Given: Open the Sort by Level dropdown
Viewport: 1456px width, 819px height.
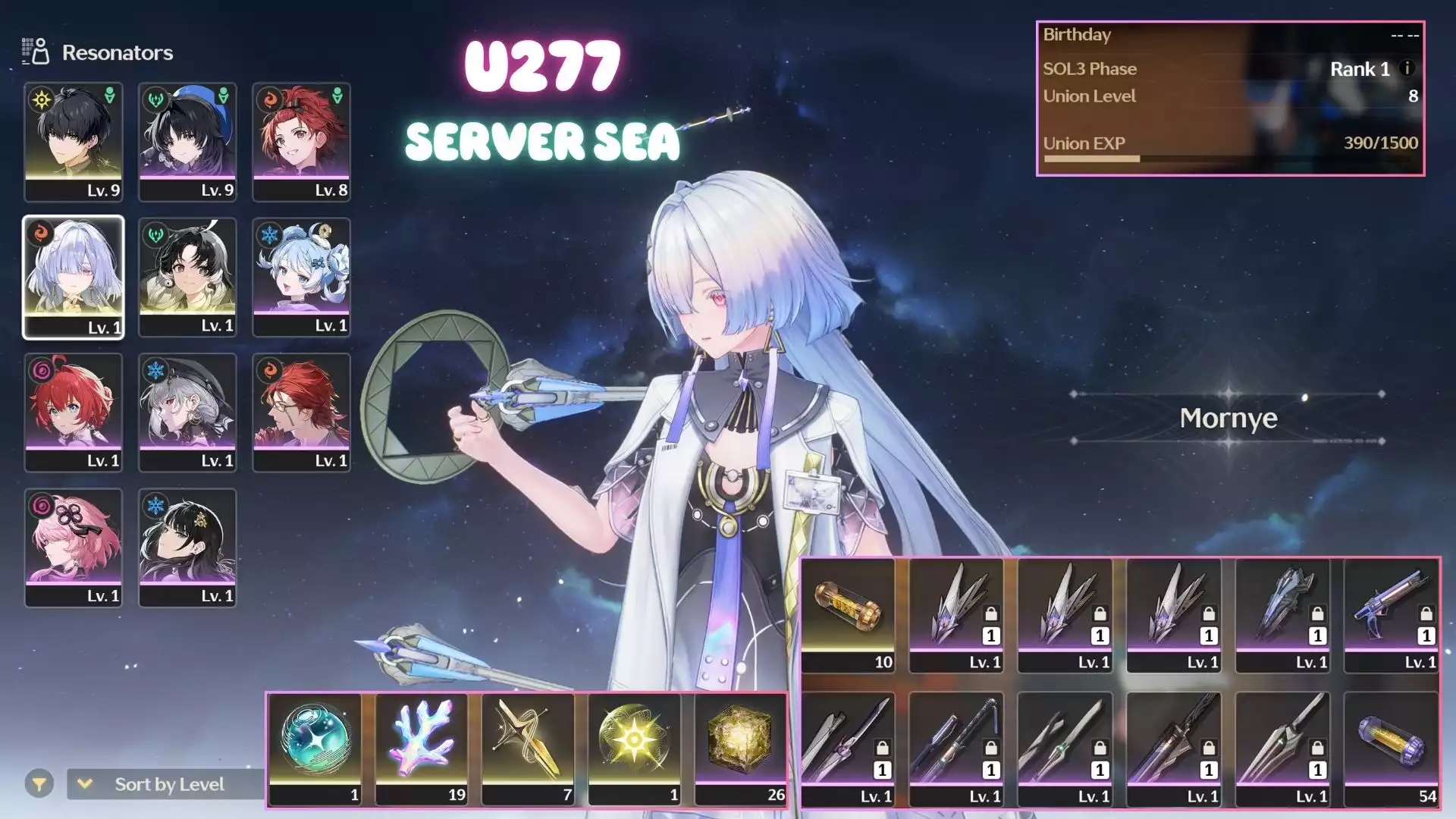Looking at the screenshot, I should pos(167,784).
